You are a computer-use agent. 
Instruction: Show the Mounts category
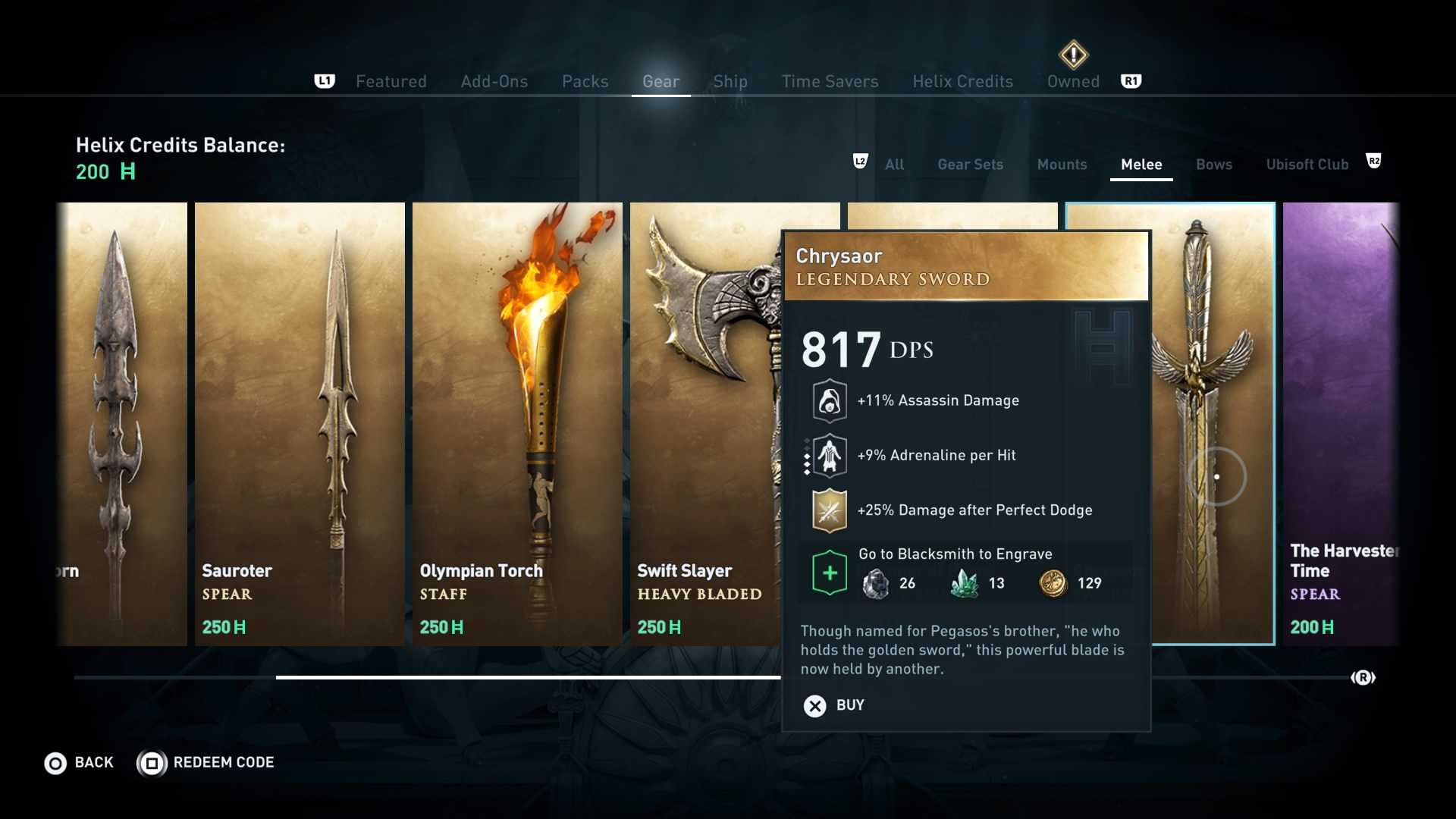[1062, 165]
